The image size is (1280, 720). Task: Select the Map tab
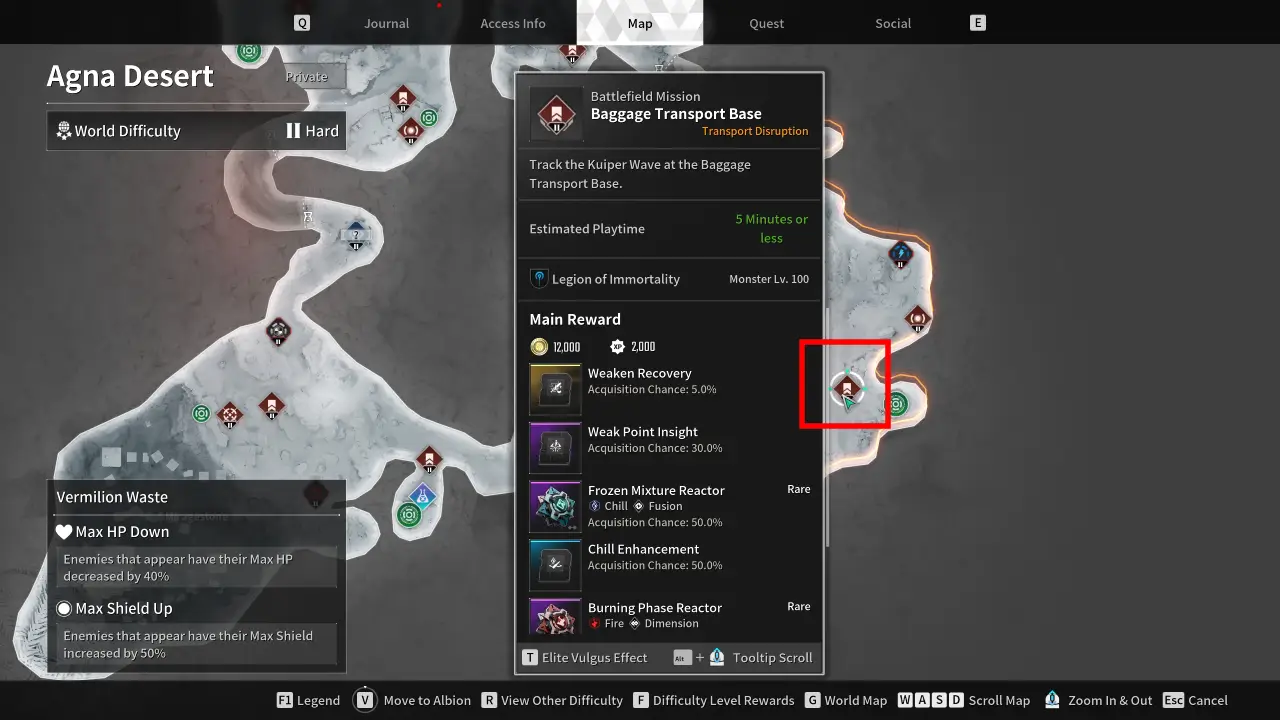click(640, 23)
